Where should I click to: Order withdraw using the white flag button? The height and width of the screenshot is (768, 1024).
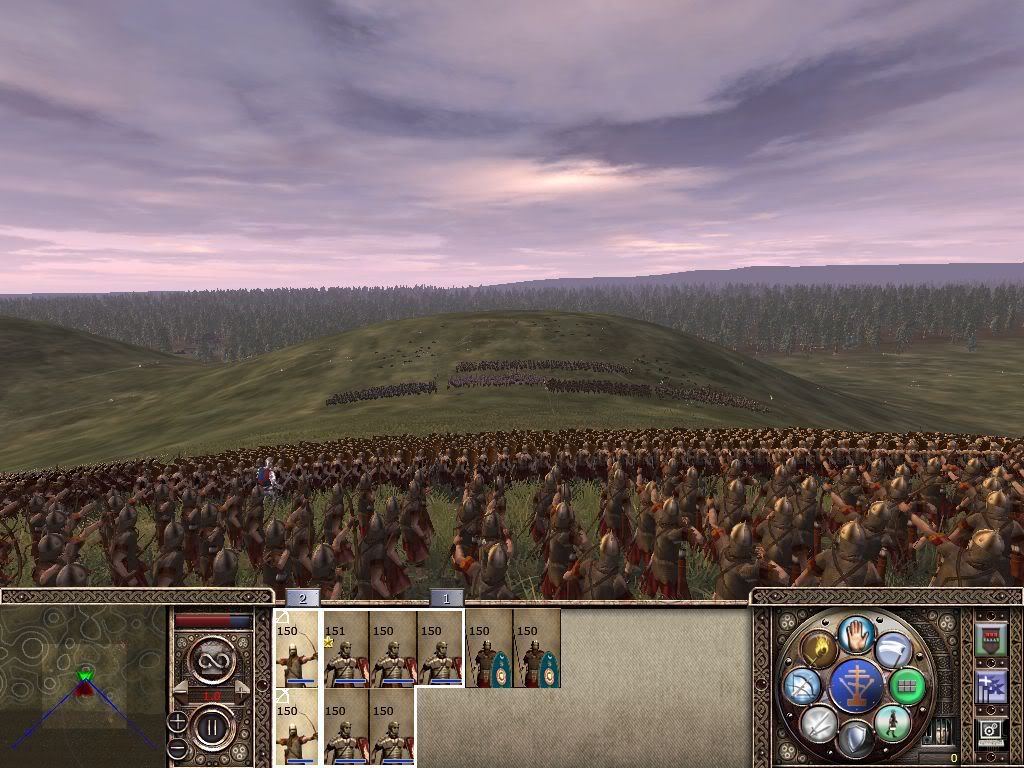click(892, 650)
